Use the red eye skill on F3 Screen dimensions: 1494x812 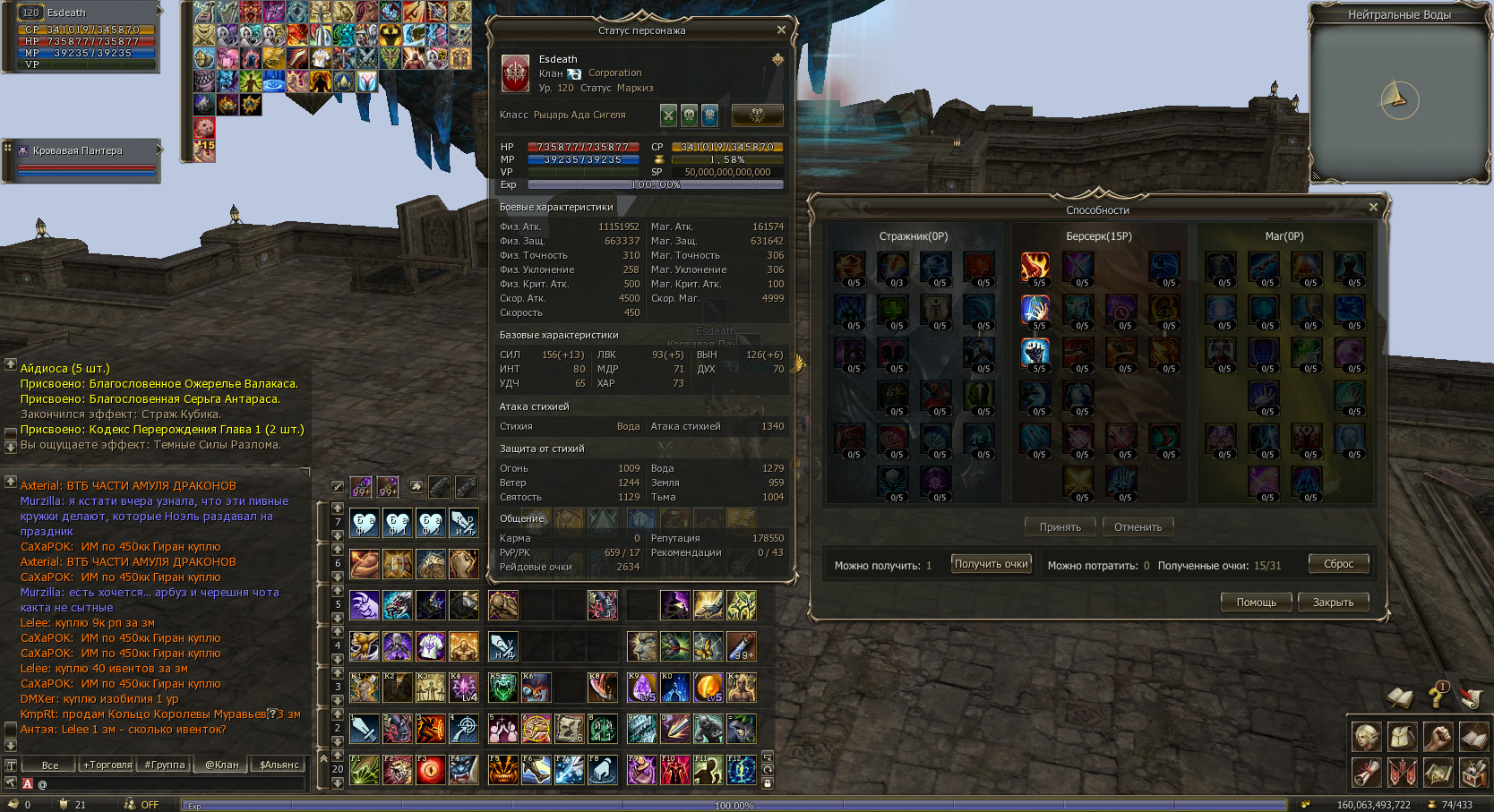[431, 770]
